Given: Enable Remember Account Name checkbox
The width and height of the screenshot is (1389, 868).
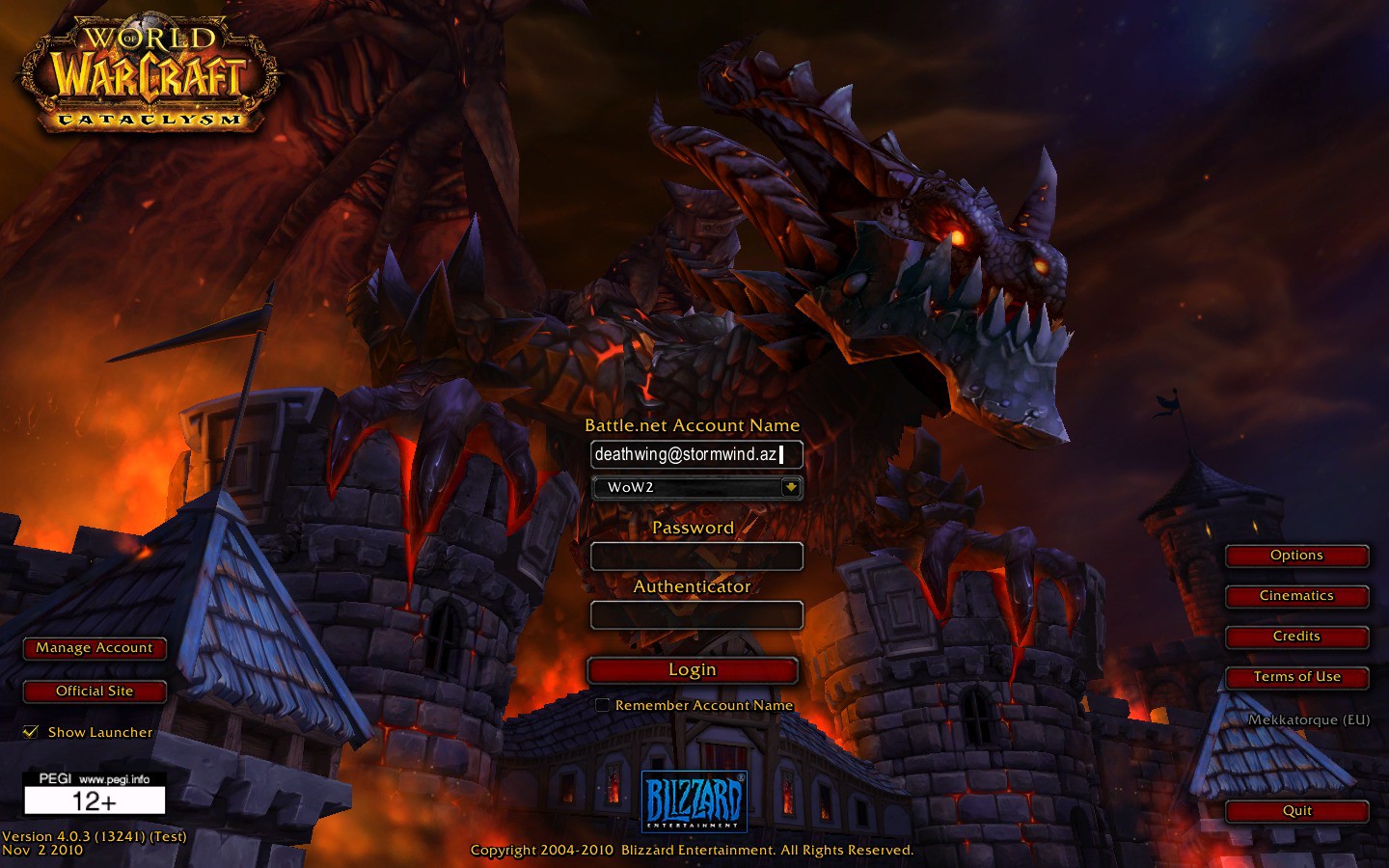Looking at the screenshot, I should click(x=603, y=705).
